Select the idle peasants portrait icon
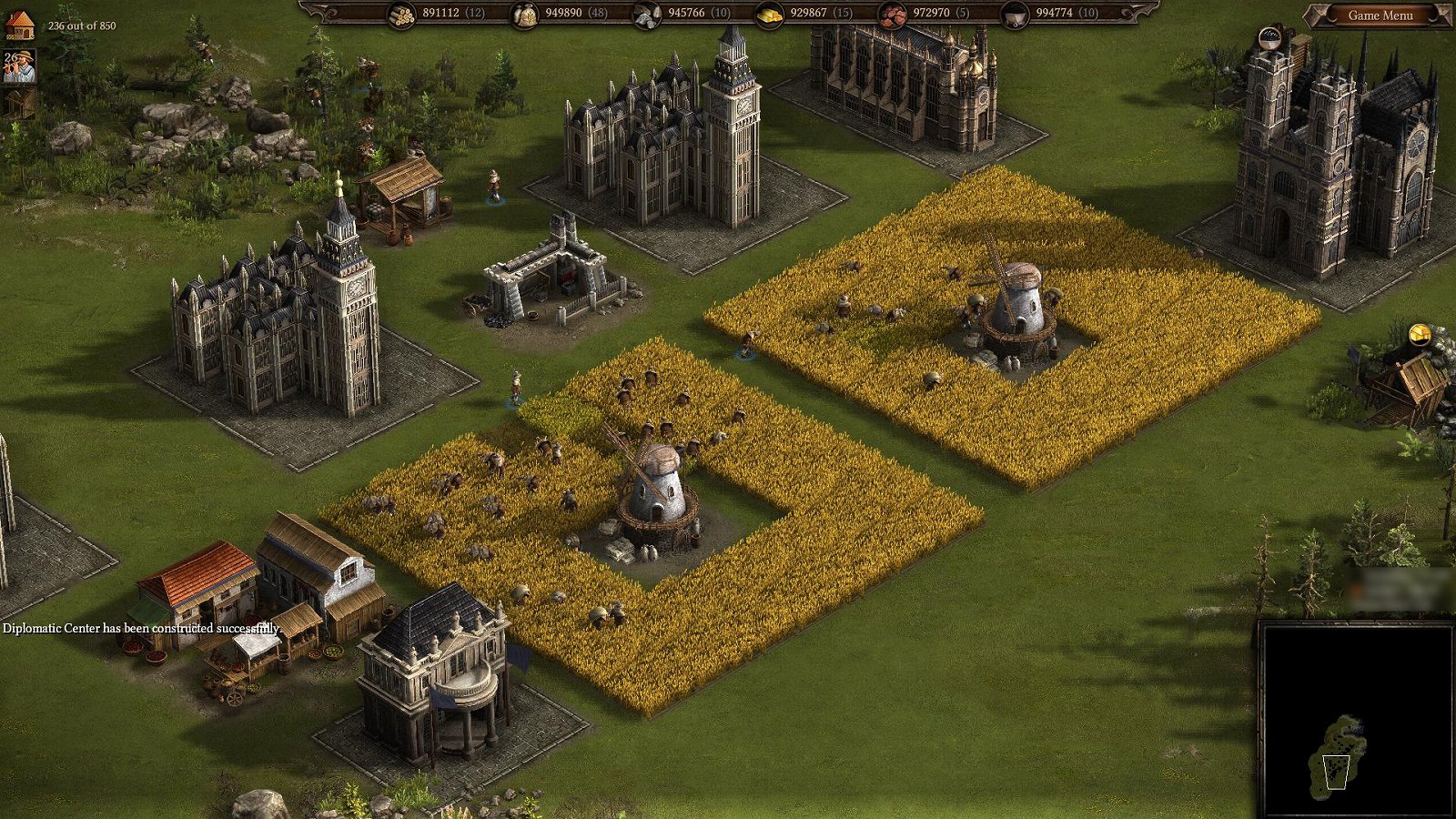Viewport: 1456px width, 819px height. coord(18,67)
